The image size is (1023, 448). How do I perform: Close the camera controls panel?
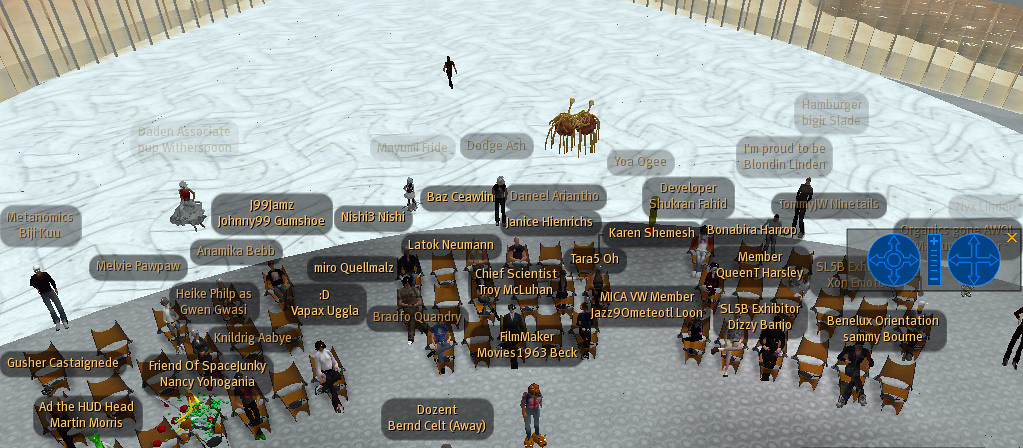pos(1012,238)
